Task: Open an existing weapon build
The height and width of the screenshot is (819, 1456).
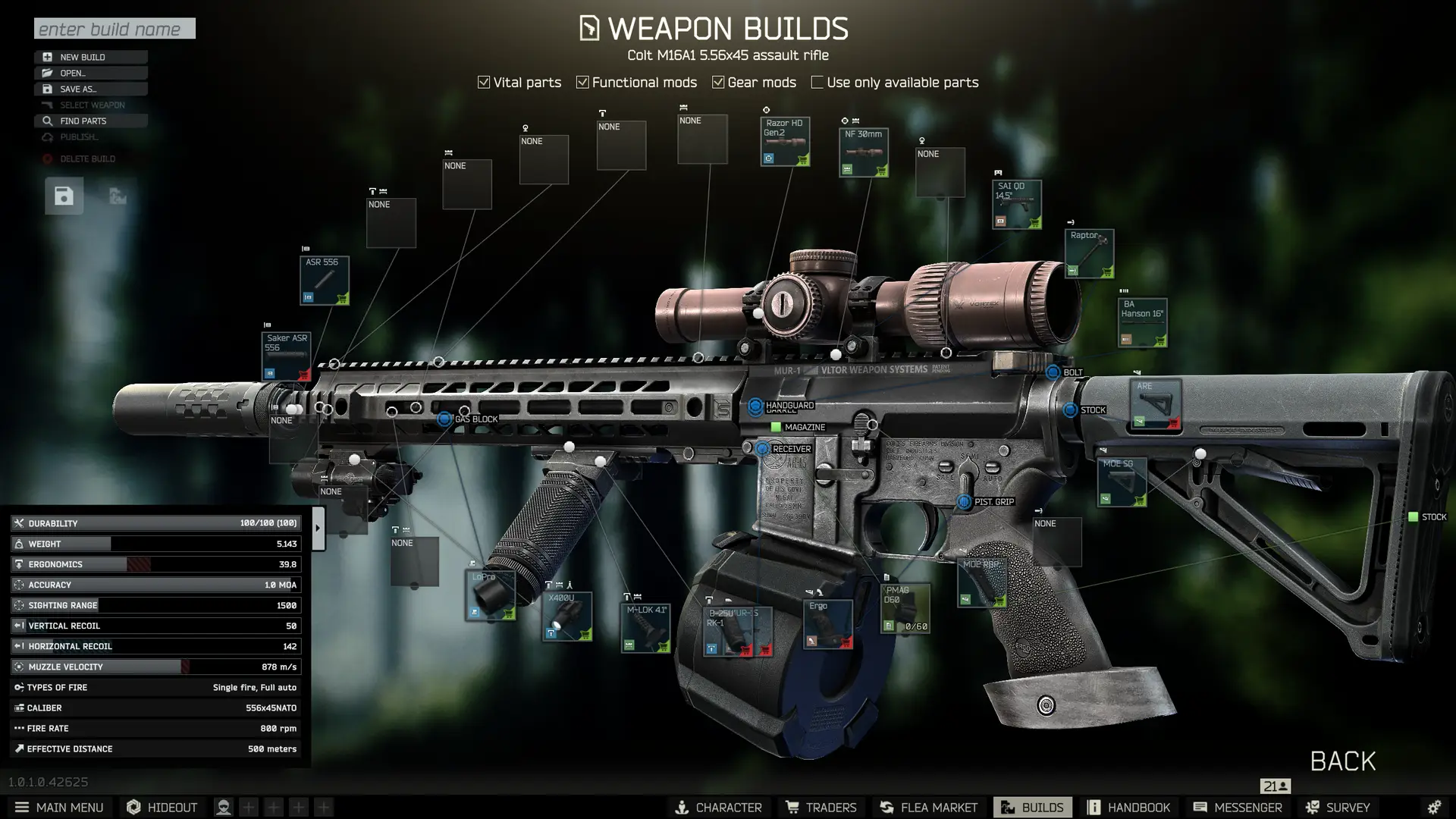Action: pyautogui.click(x=90, y=73)
